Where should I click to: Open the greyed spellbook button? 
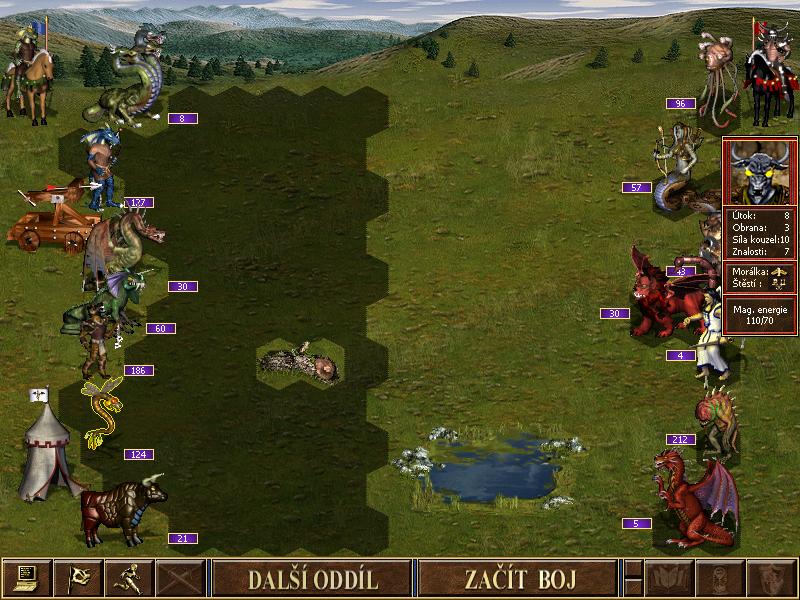[x=669, y=578]
